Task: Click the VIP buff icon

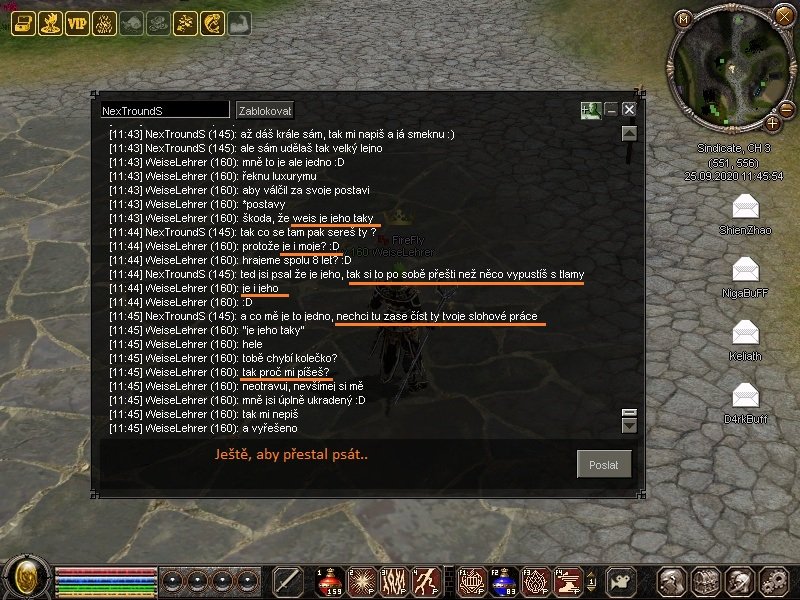Action: click(x=77, y=24)
